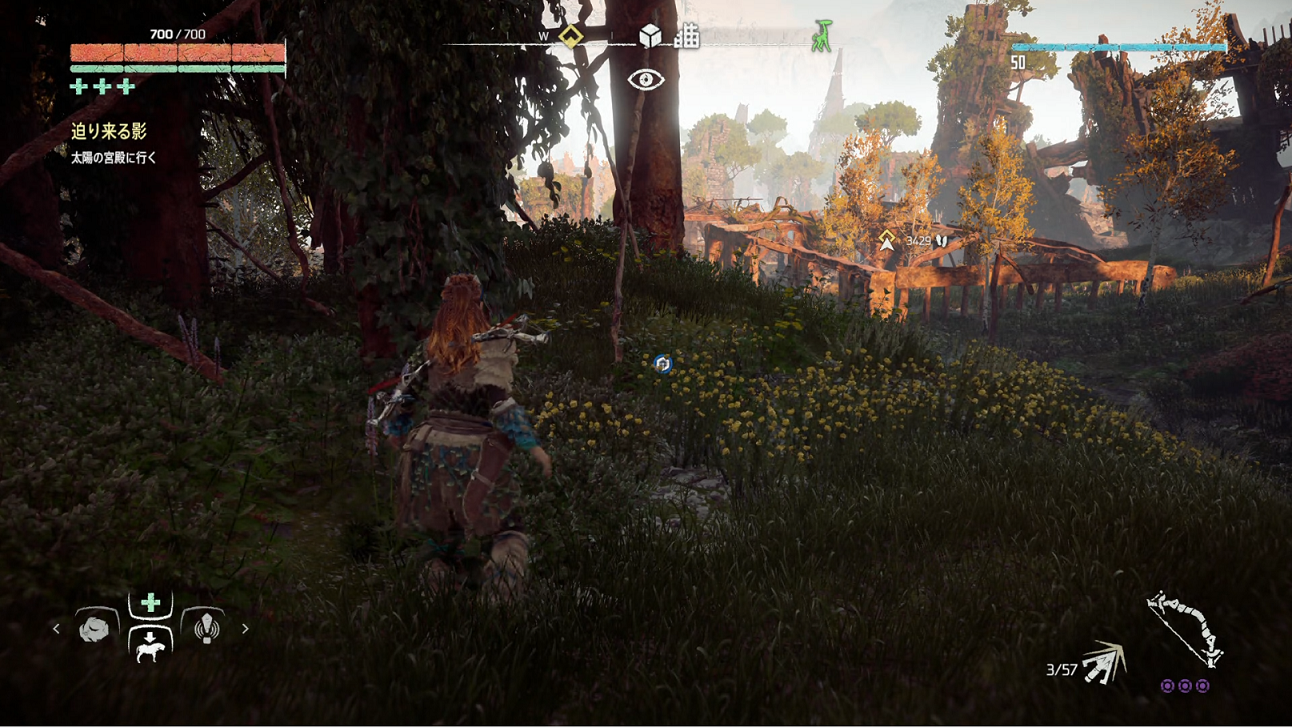Cycle quick items with the right arrow
The width and height of the screenshot is (1292, 728).
click(x=245, y=629)
